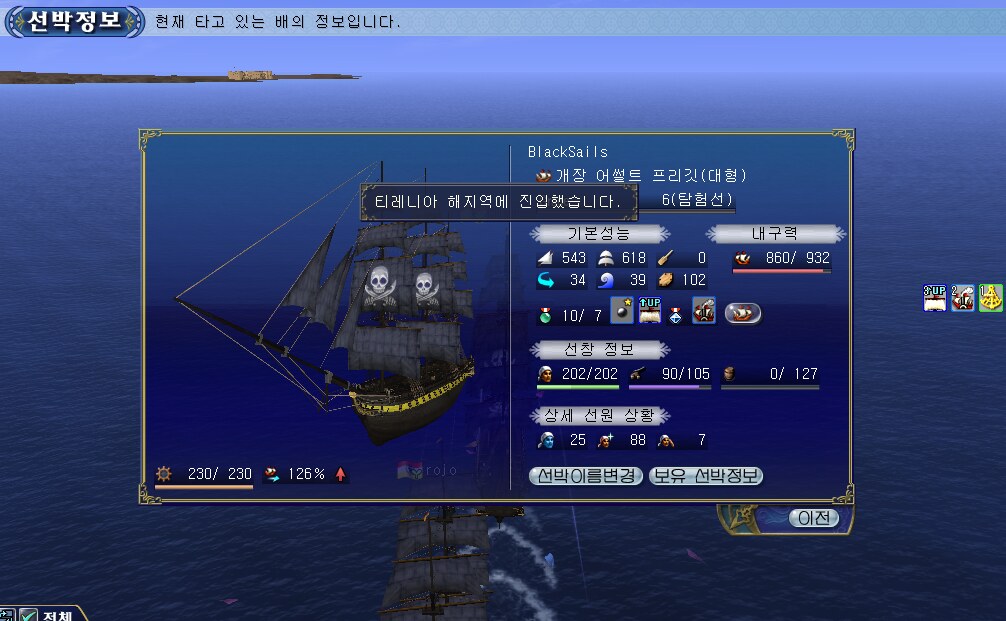
Task: Click the 선박이름변경 rename ship button
Action: pos(586,476)
